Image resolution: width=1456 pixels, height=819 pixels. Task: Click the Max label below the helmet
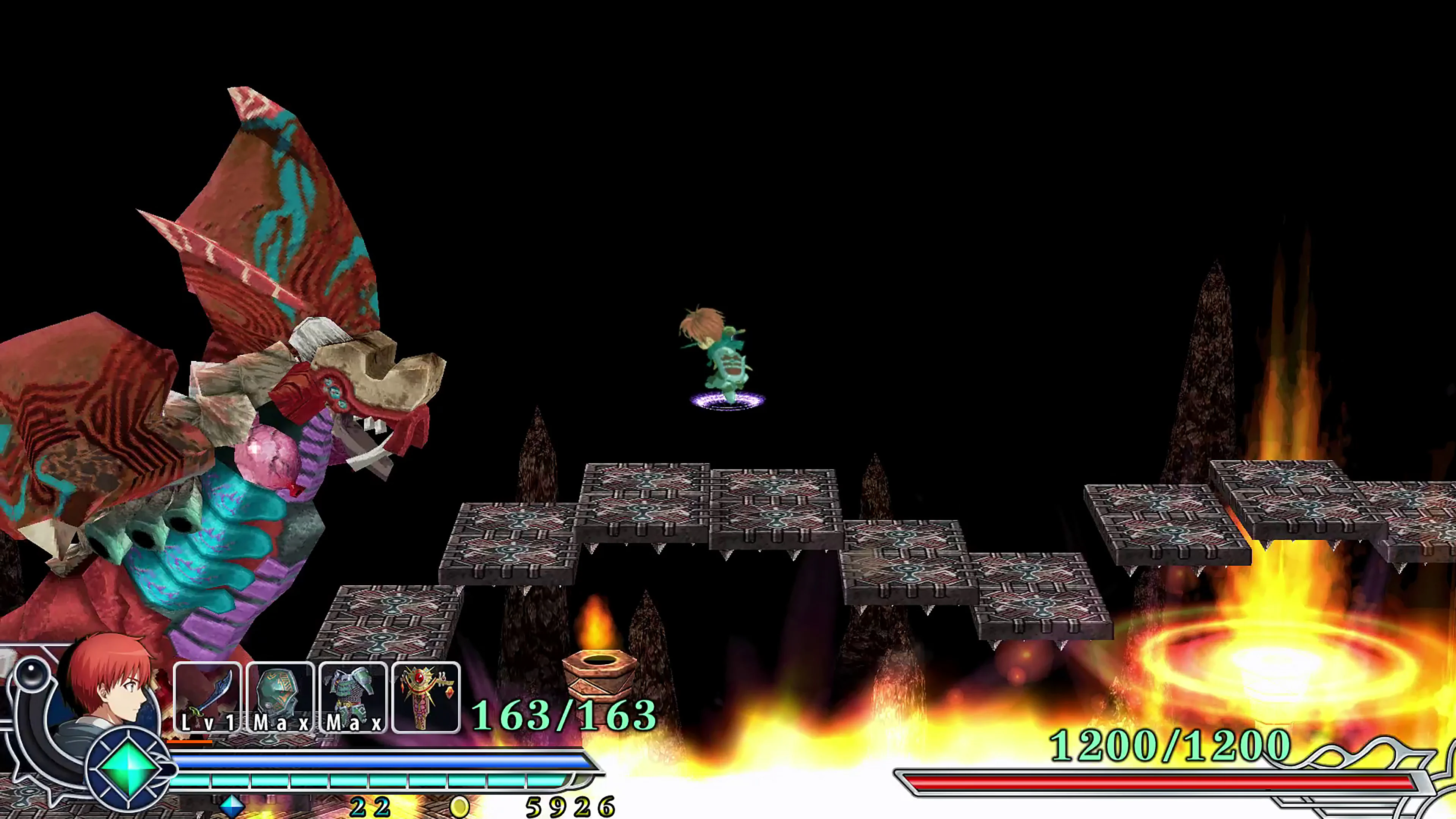click(280, 722)
